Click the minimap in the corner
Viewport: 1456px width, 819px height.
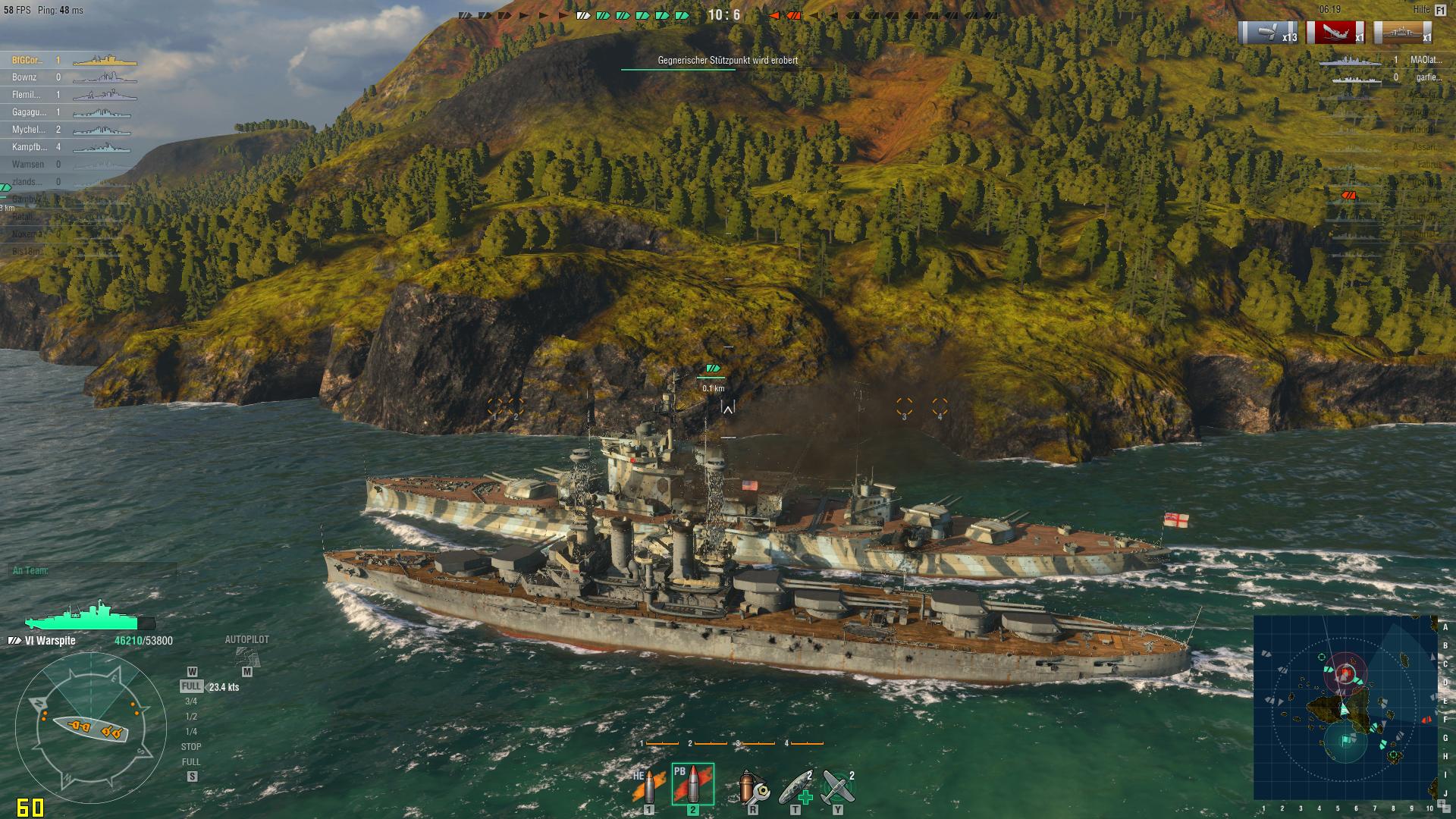click(x=1345, y=706)
